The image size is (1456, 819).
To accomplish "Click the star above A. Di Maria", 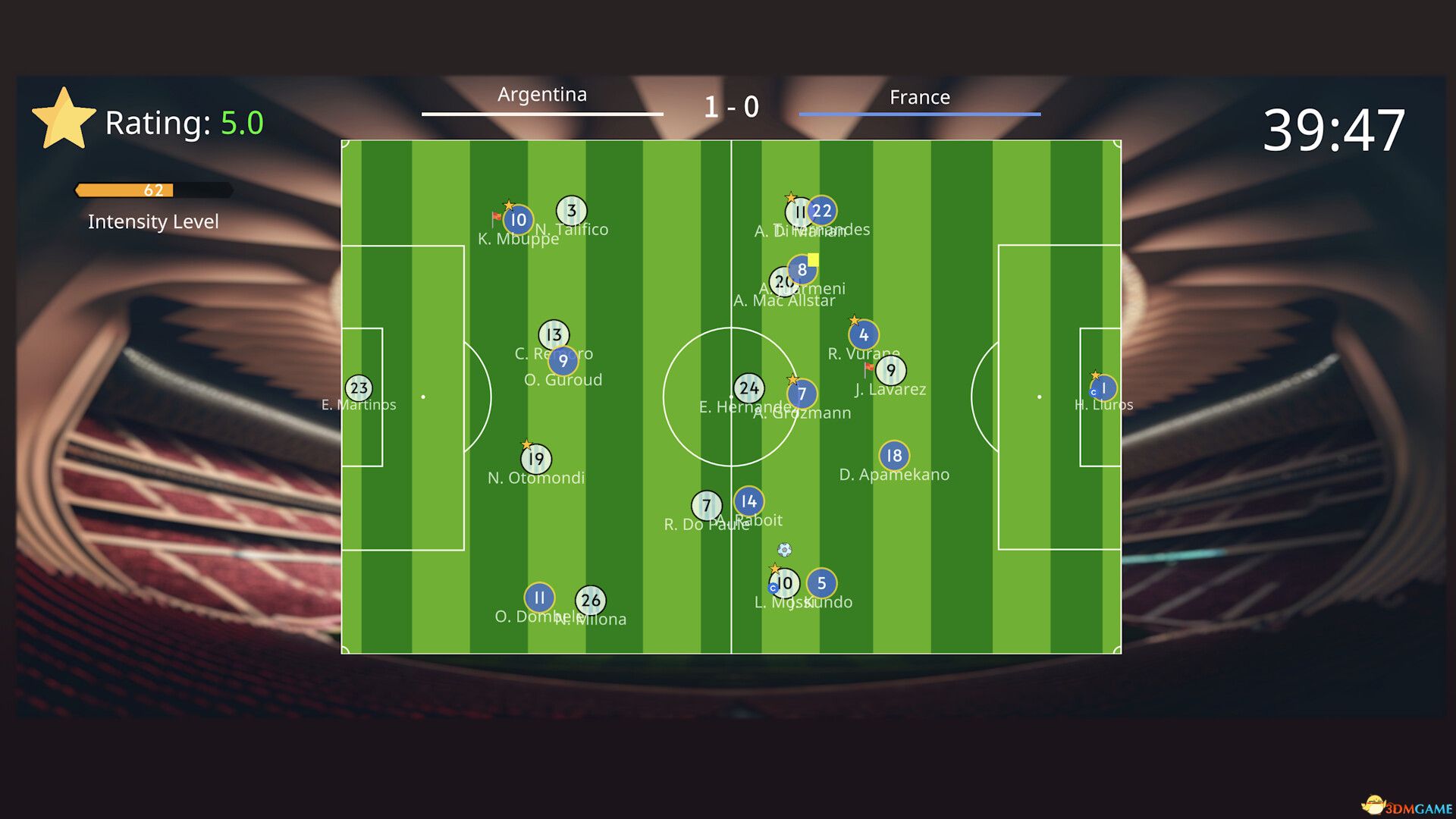I will [791, 197].
